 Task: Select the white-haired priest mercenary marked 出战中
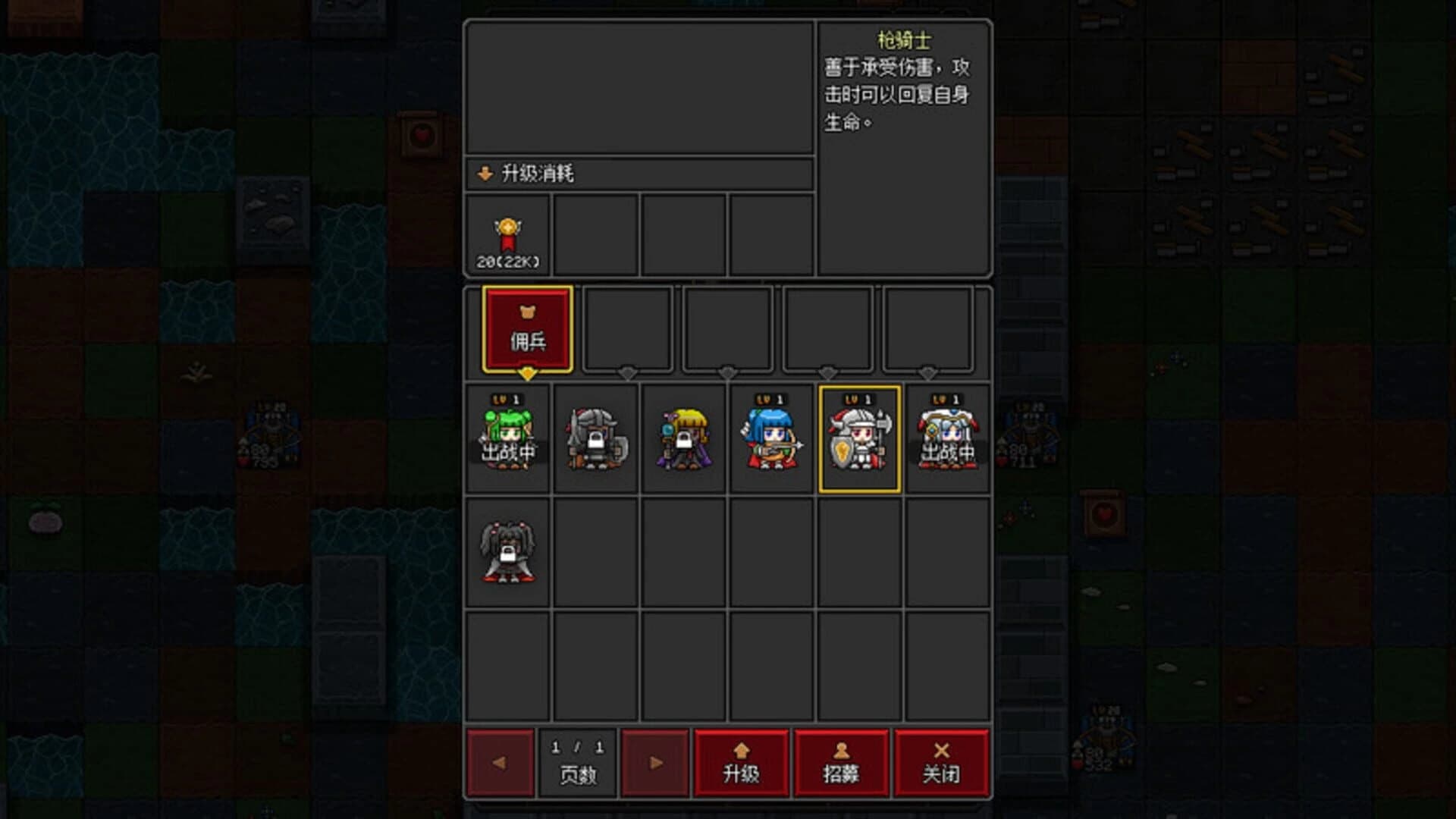pyautogui.click(x=946, y=438)
